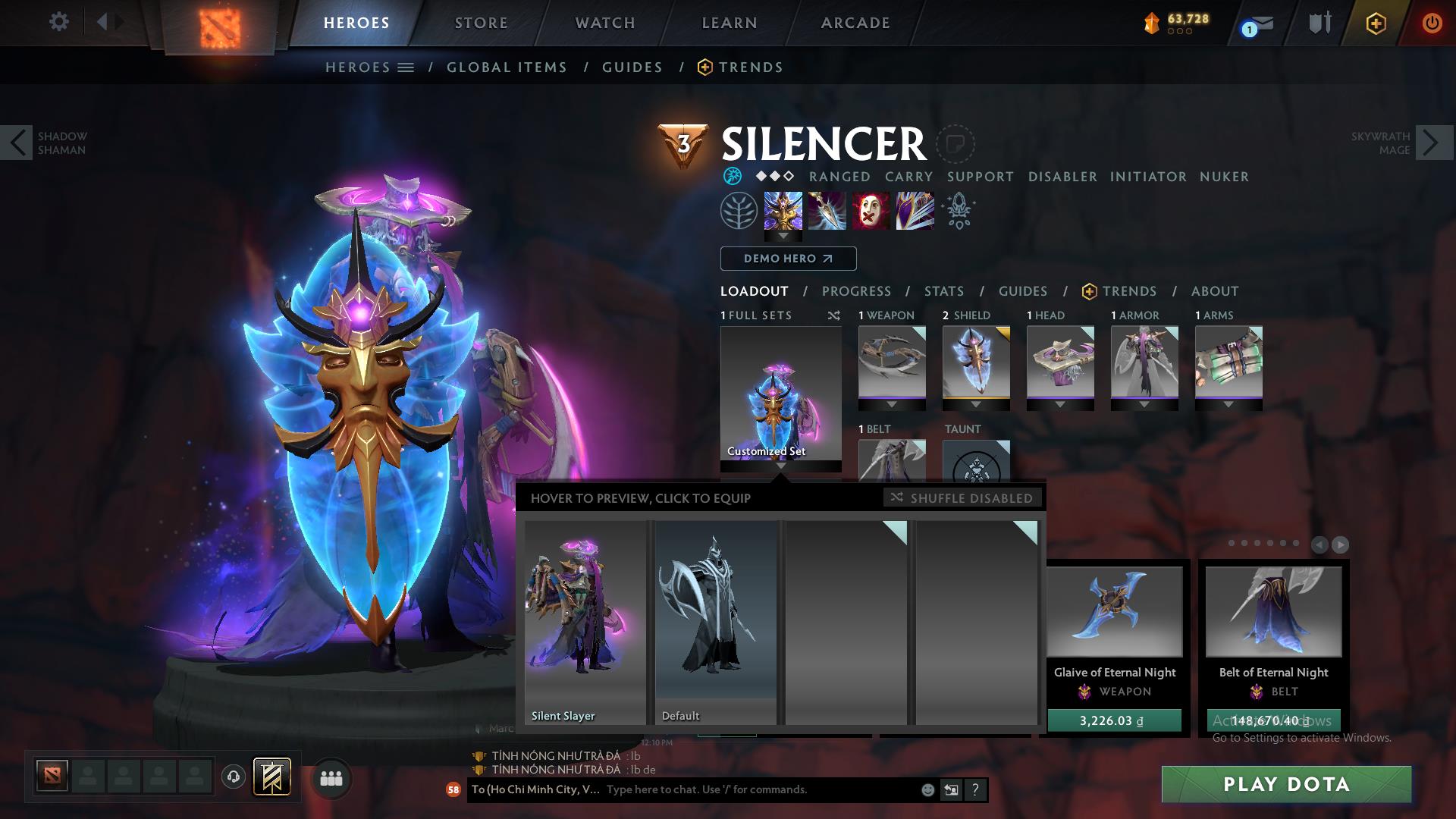Expand the 2 SHIELD slot arrow
This screenshot has height=819, width=1456.
(976, 404)
